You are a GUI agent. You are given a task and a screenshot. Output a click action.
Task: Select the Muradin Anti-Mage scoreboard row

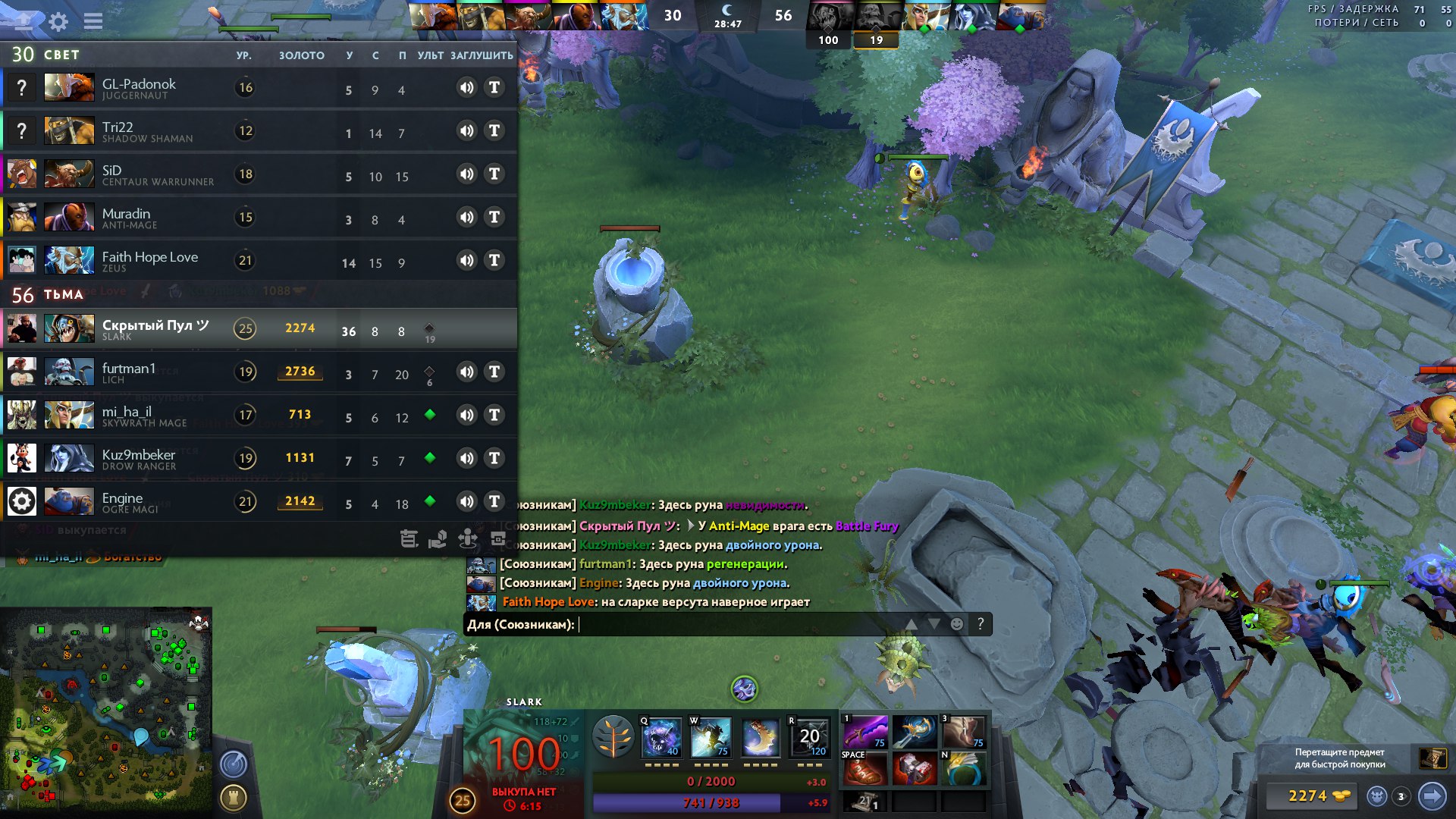258,218
